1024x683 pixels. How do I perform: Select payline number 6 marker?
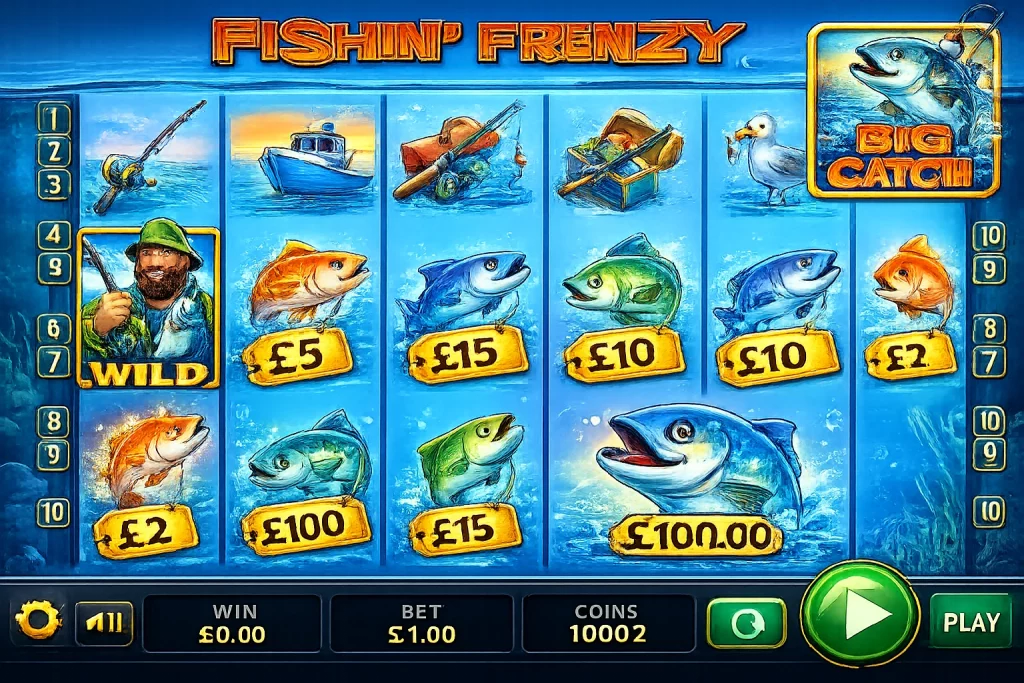54,328
